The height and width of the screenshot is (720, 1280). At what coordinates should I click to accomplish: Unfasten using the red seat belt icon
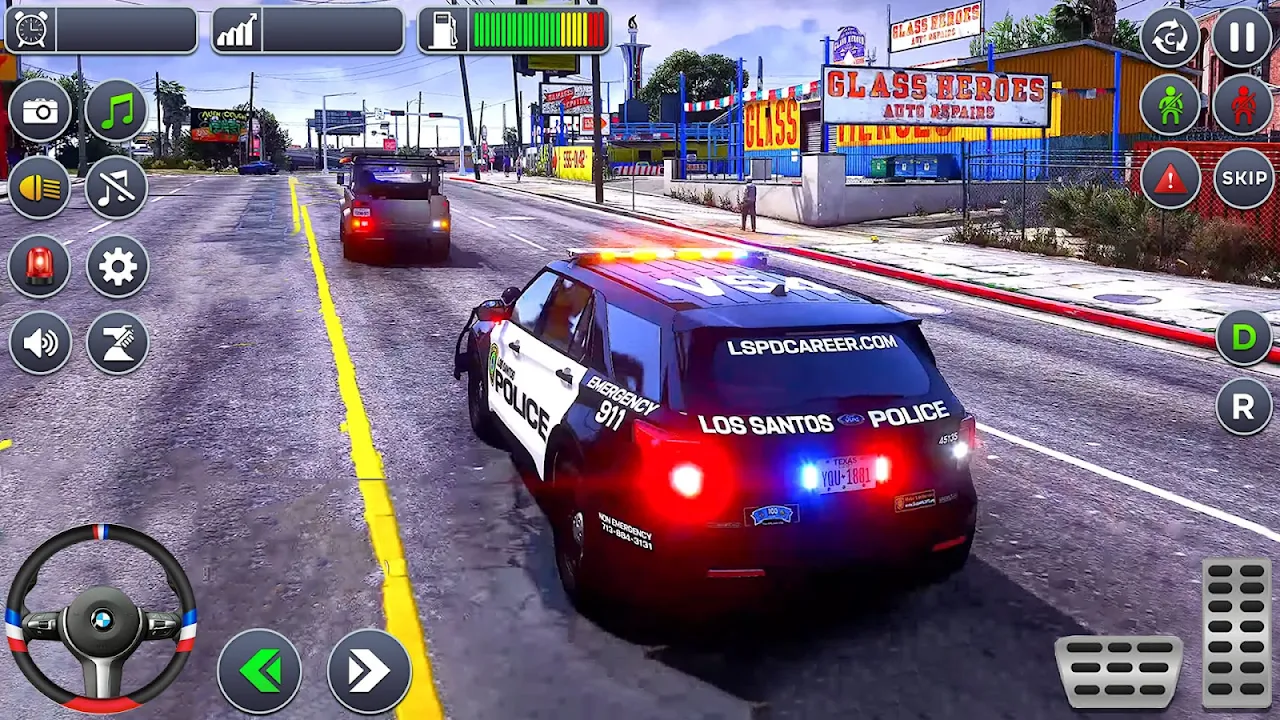(1243, 105)
